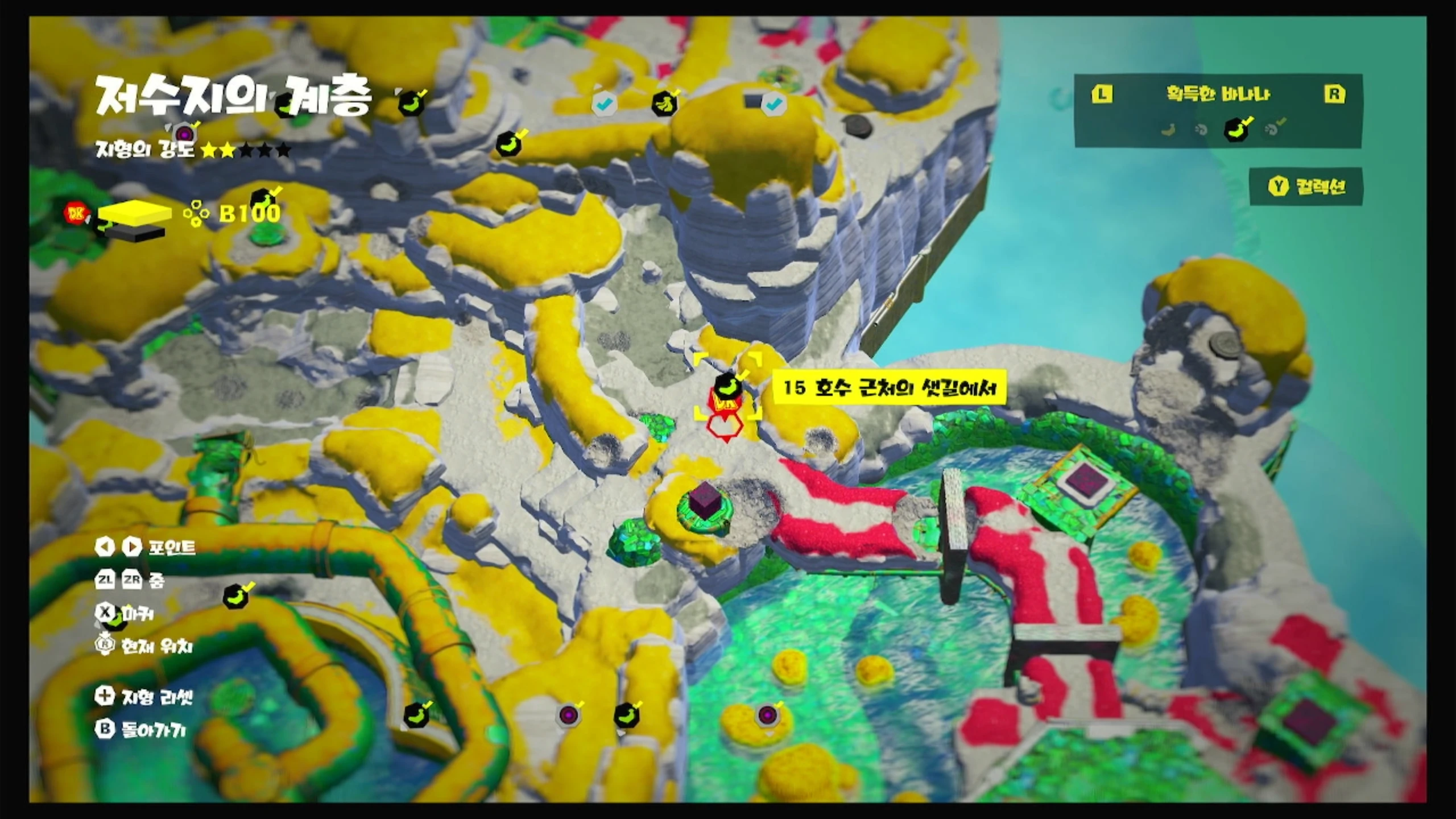Pick the teal checkmark marker nearest the banana-bunch
Screen dimensions: 1456x819
pos(604,104)
